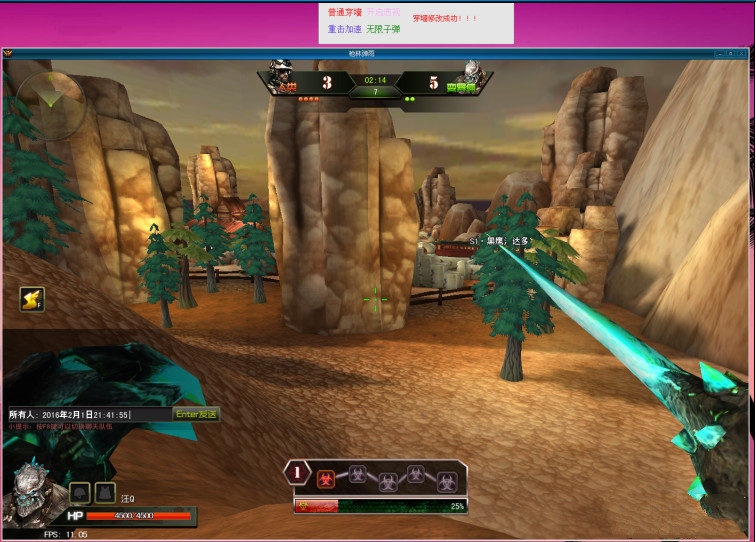Toggle the 无限子弹 cheat option

point(383,29)
